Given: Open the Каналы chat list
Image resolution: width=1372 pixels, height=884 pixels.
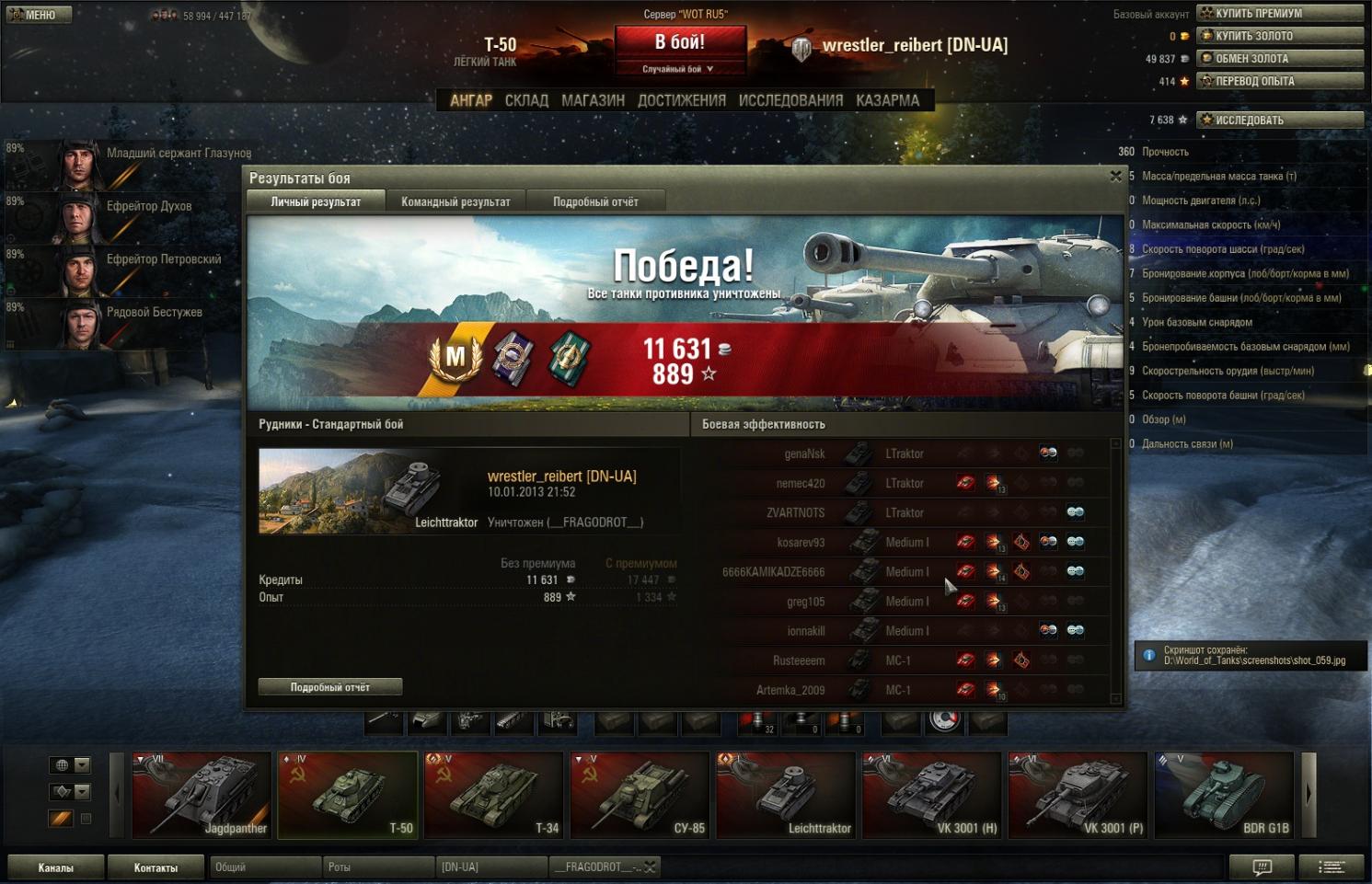Looking at the screenshot, I should click(x=55, y=867).
